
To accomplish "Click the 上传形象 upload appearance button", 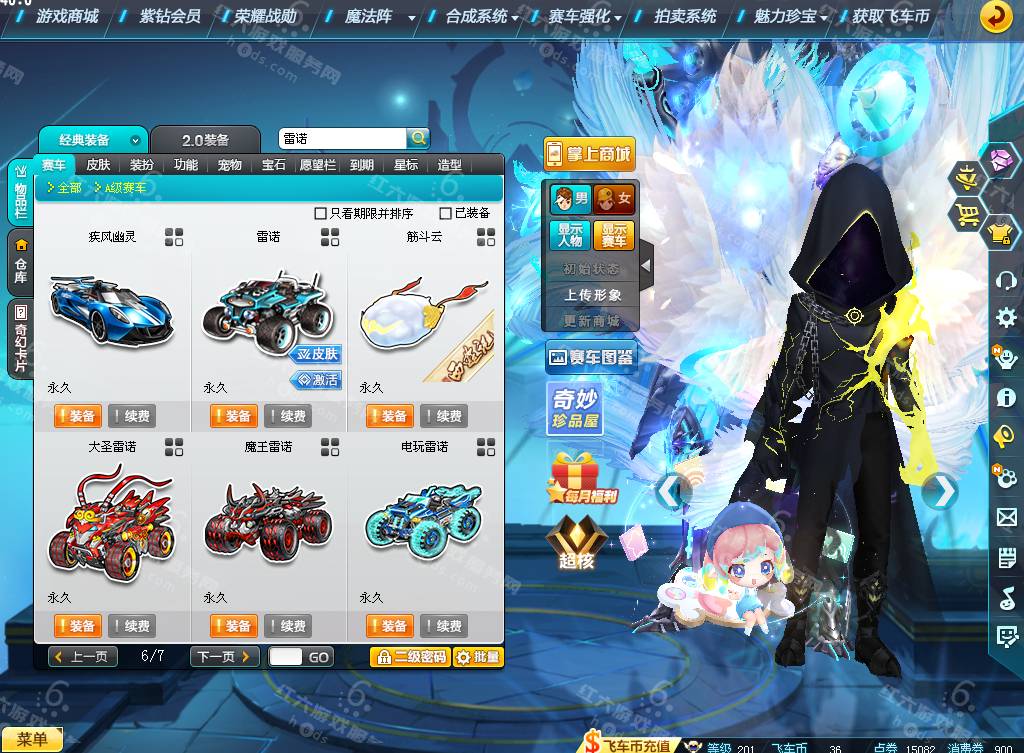I will click(591, 295).
